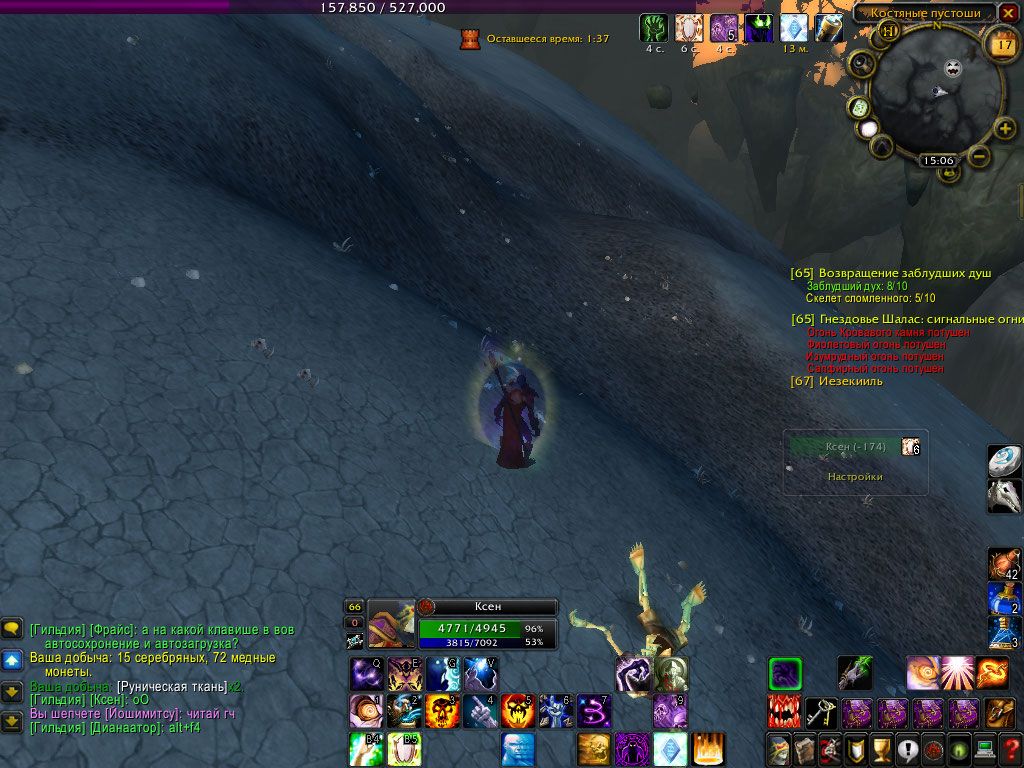The image size is (1024, 768).
Task: Drink the blue mana potion with count 2
Action: click(1003, 599)
